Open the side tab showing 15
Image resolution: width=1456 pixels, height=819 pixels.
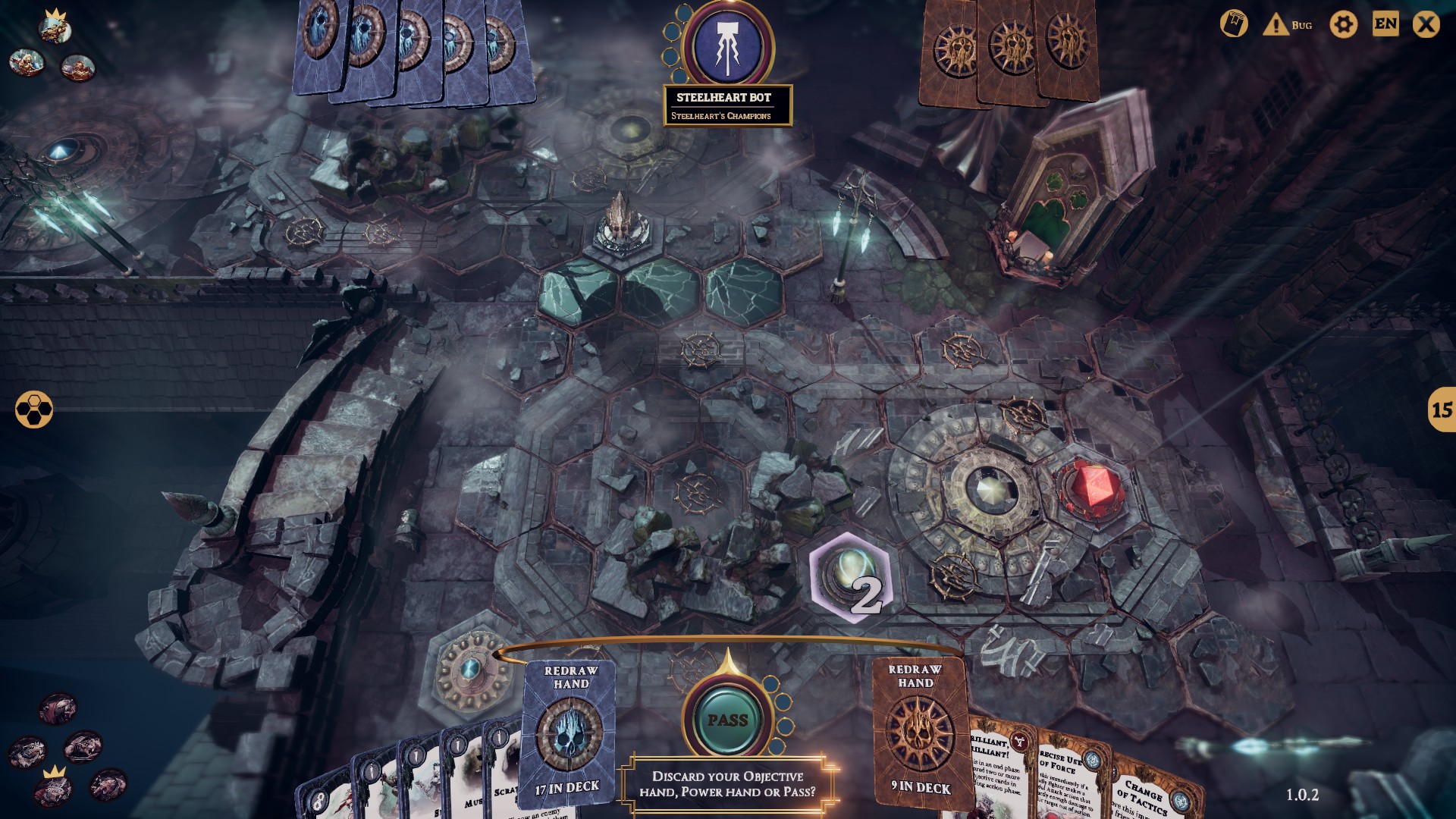pyautogui.click(x=1441, y=409)
